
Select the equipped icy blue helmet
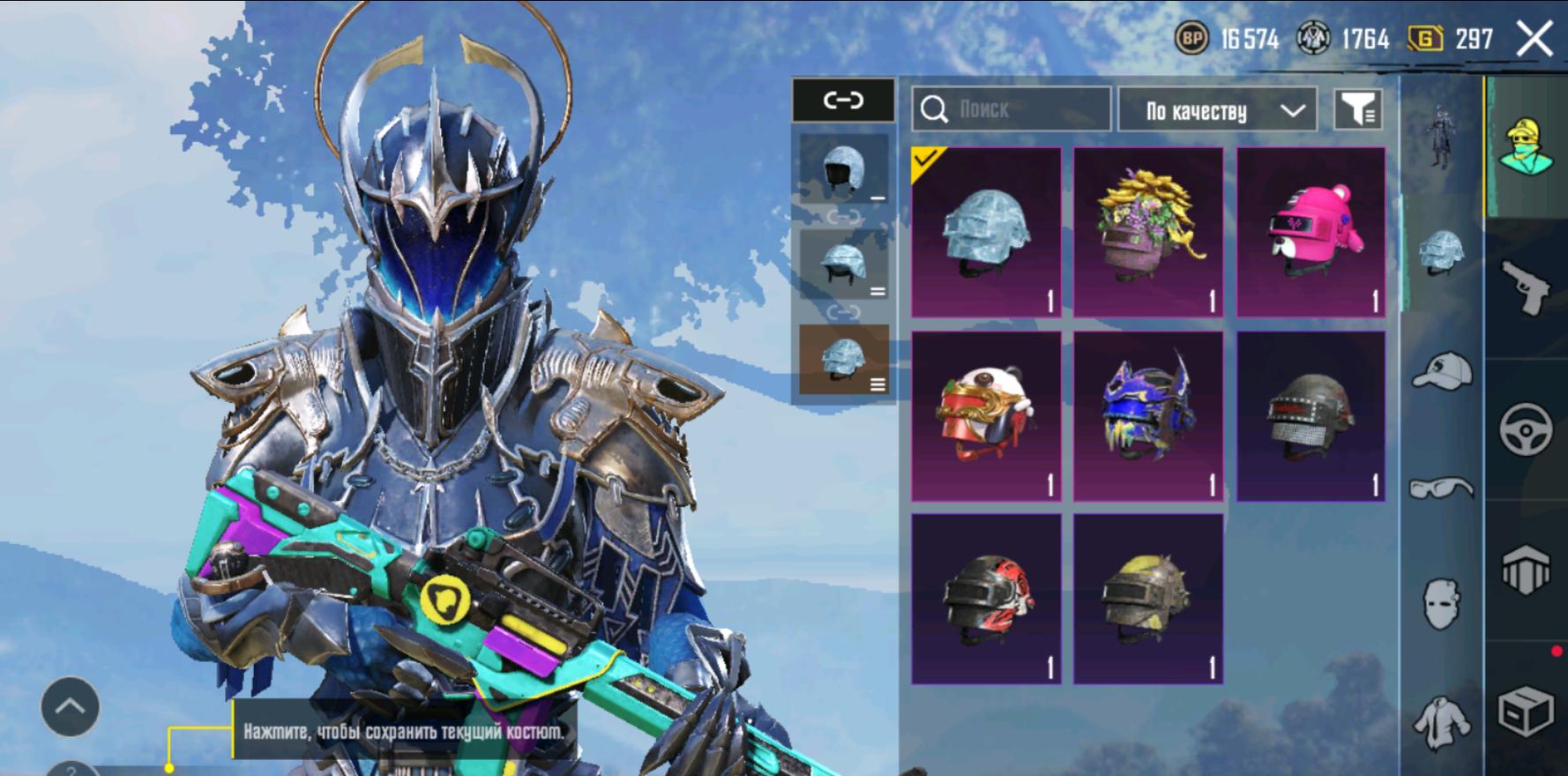coord(986,233)
